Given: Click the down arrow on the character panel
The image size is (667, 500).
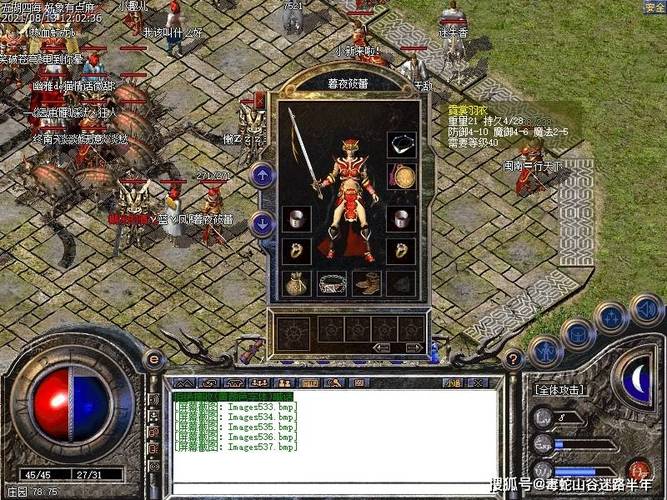Looking at the screenshot, I should [262, 223].
